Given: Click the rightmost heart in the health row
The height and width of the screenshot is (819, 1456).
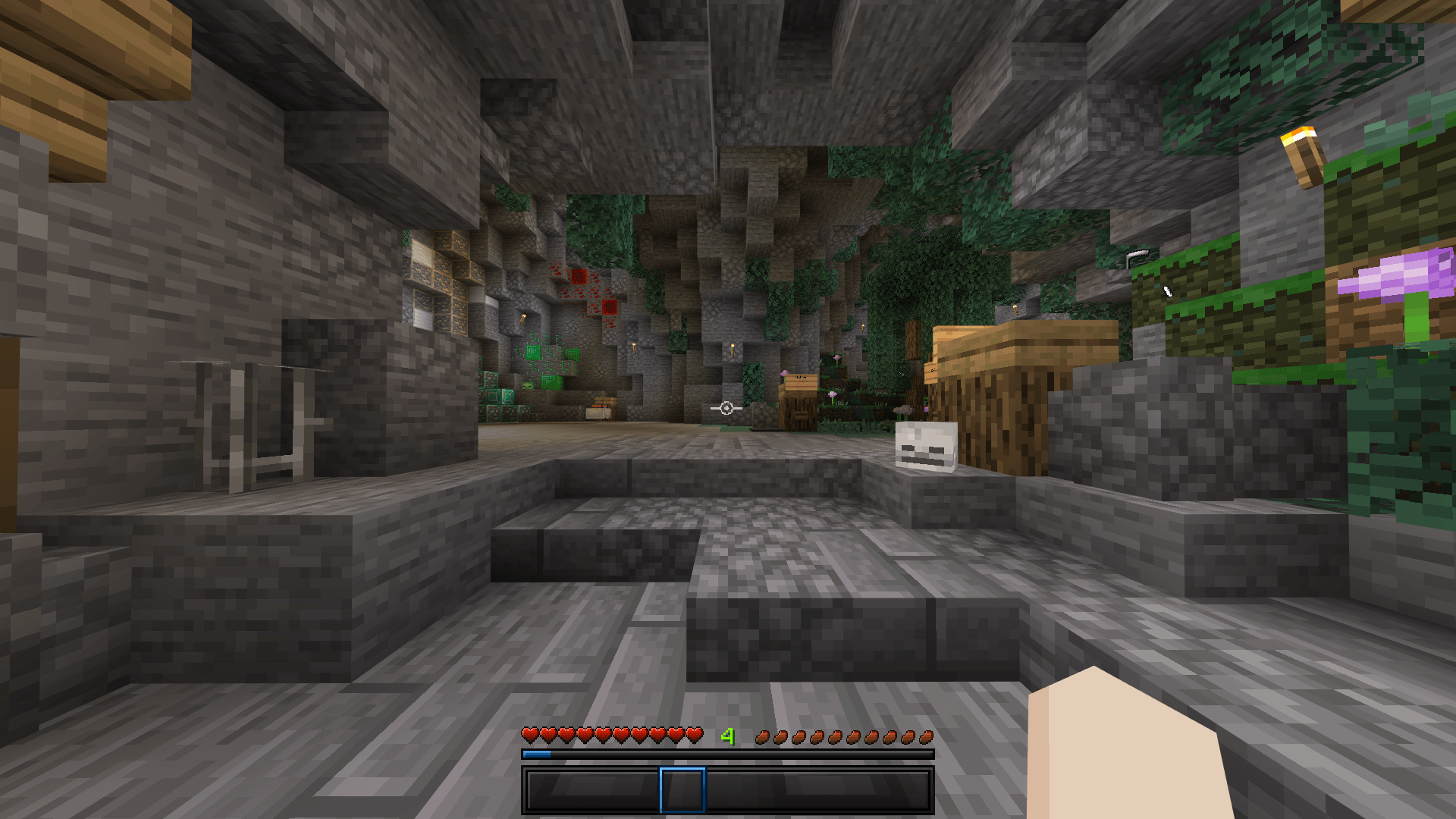Looking at the screenshot, I should pos(694,736).
